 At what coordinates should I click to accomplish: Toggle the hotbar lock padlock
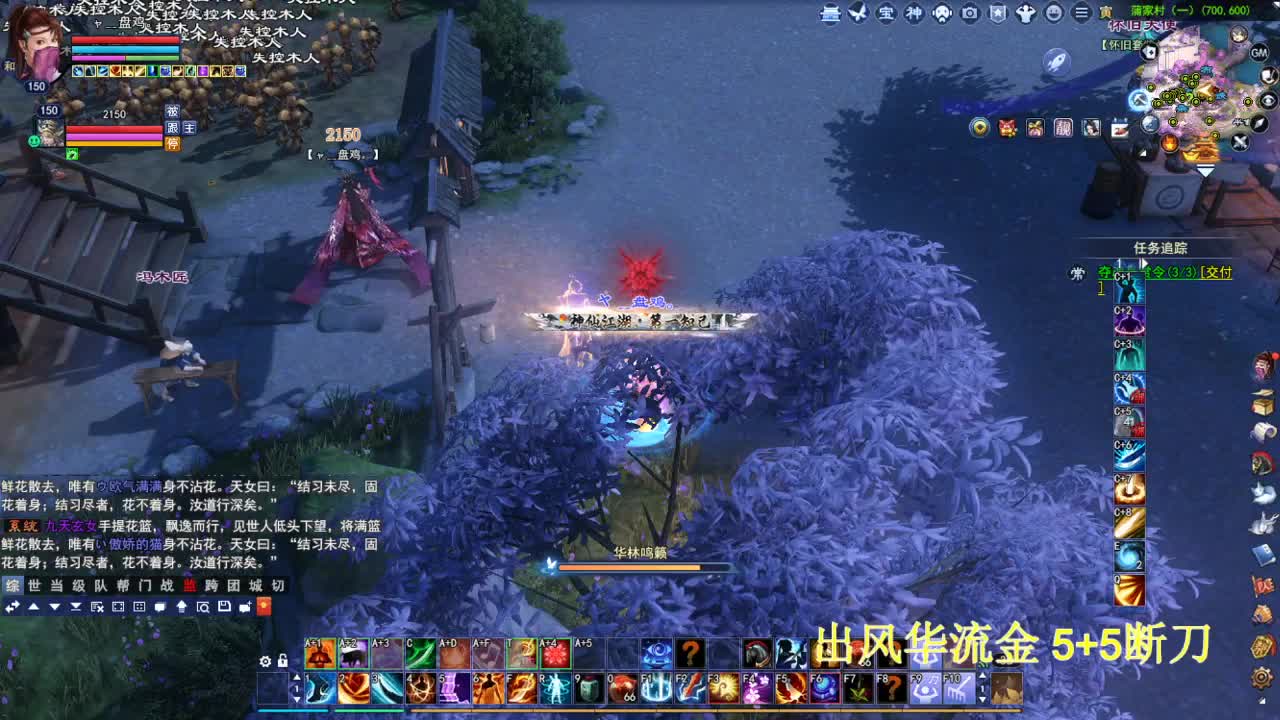pyautogui.click(x=282, y=661)
